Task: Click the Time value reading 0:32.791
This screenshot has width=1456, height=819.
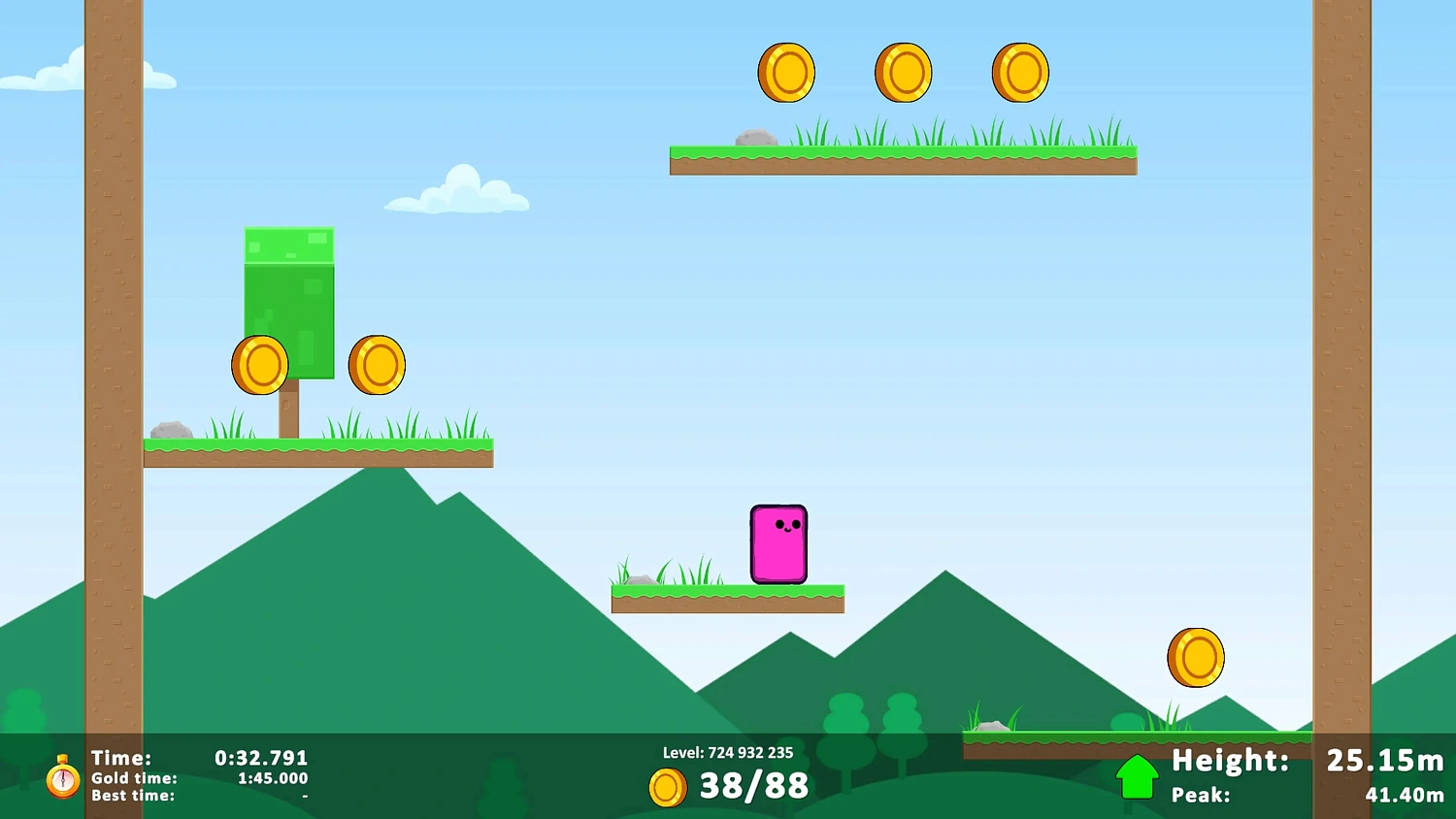Action: (260, 758)
